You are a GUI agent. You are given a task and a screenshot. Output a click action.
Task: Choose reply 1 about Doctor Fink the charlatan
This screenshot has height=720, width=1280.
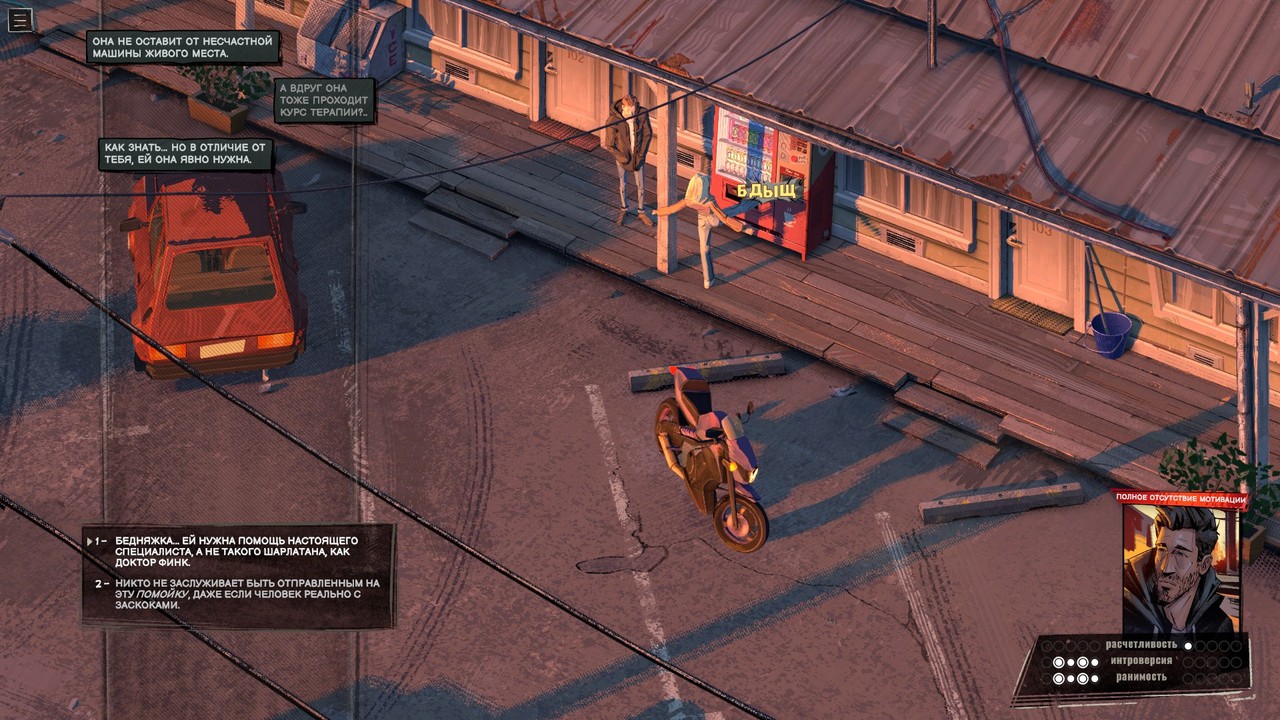pyautogui.click(x=235, y=551)
